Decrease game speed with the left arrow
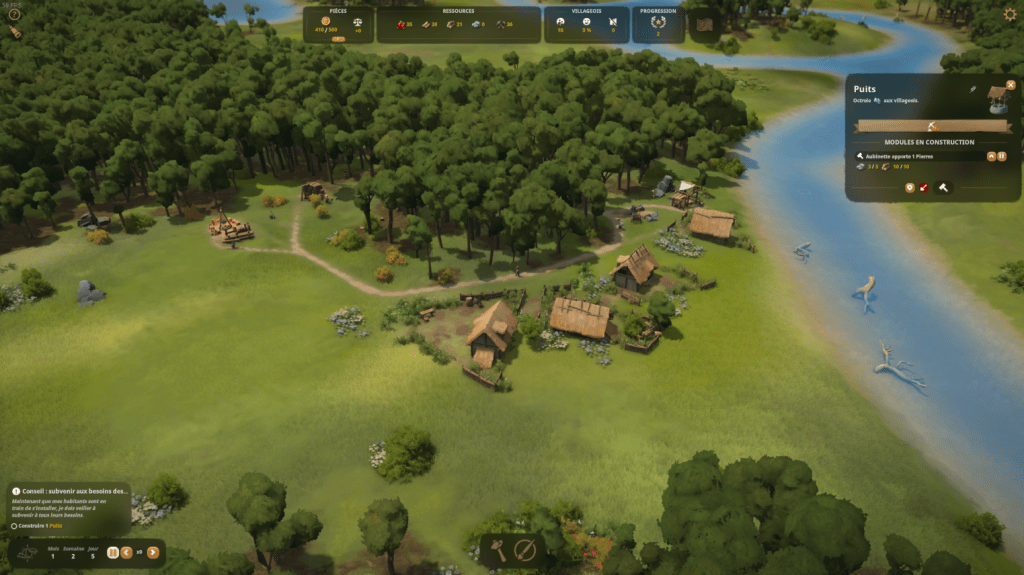 click(x=127, y=552)
